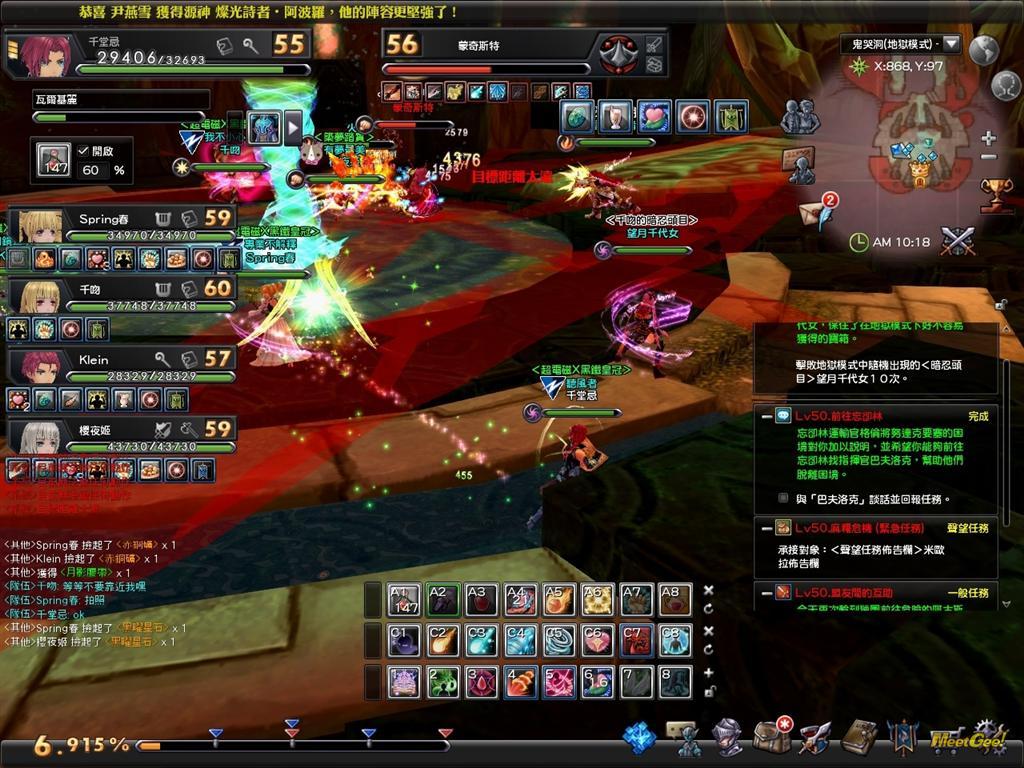This screenshot has height=768, width=1024.
Task: Open the trophy achievements icon
Action: click(994, 193)
